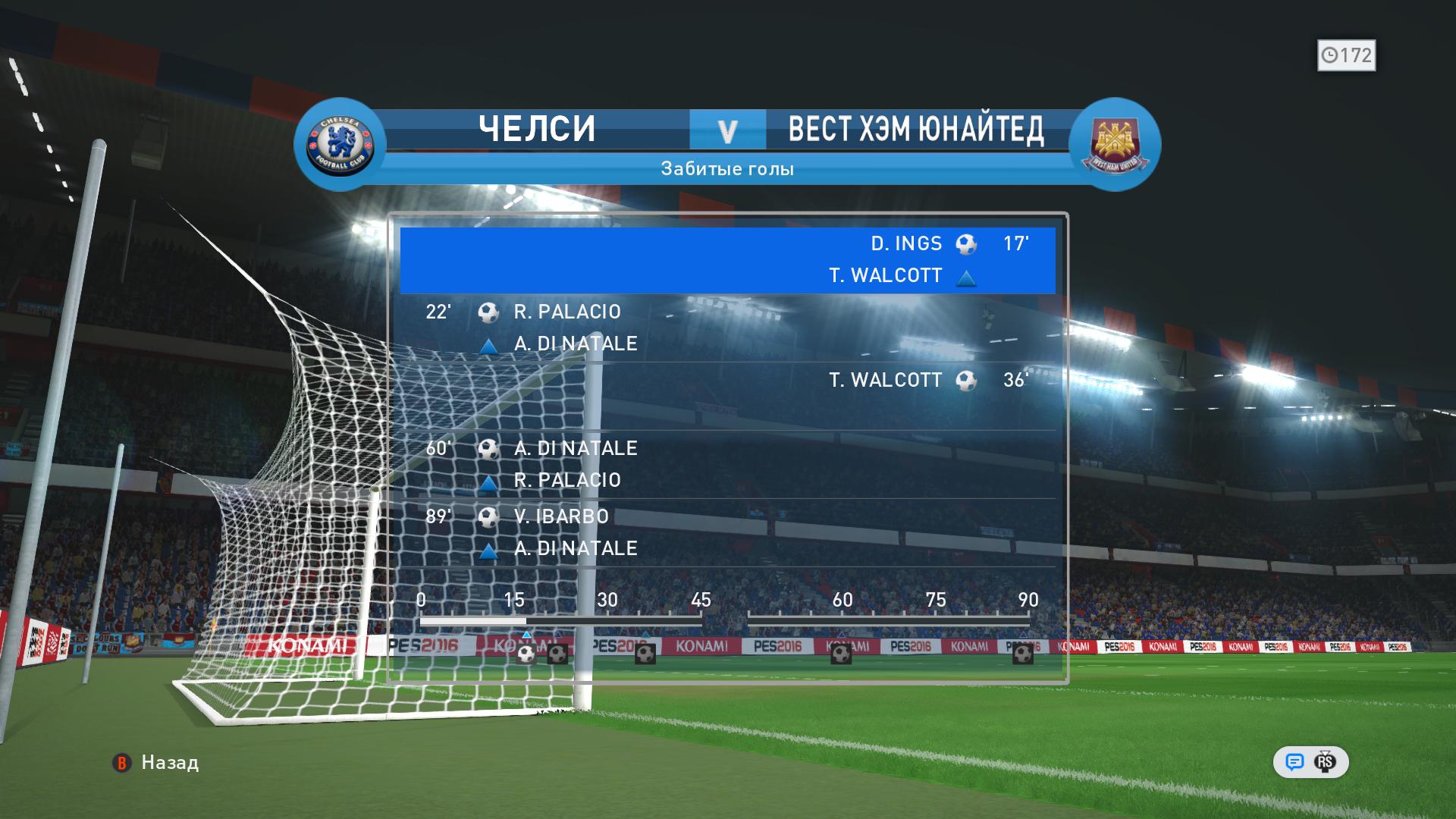Go back with the Назад label
The image size is (1456, 819).
(170, 763)
